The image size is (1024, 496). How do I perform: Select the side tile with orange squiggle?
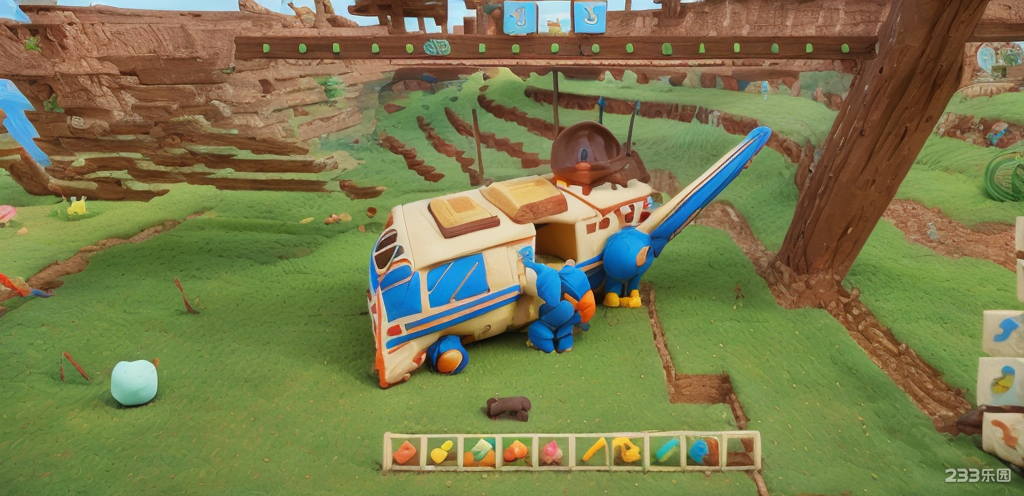1005,434
